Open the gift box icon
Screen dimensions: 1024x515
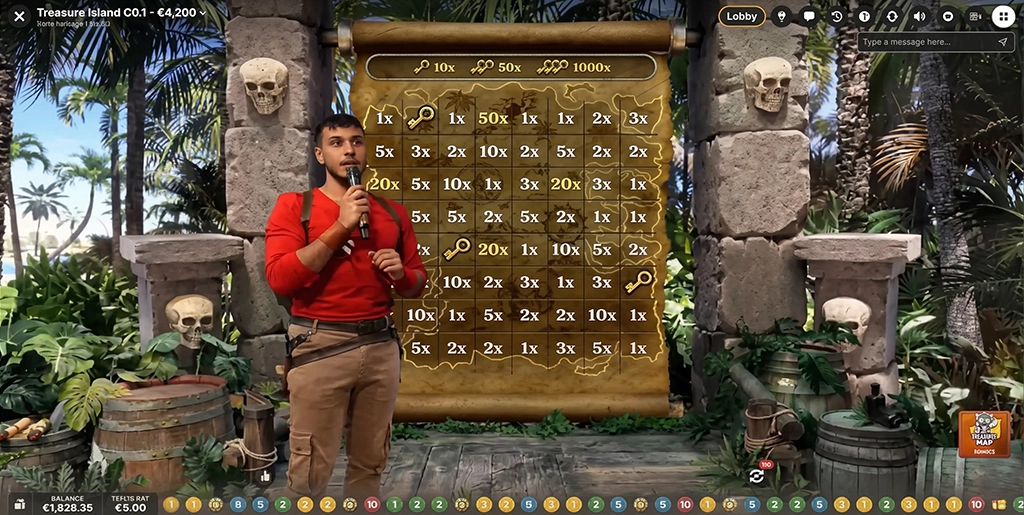click(18, 504)
